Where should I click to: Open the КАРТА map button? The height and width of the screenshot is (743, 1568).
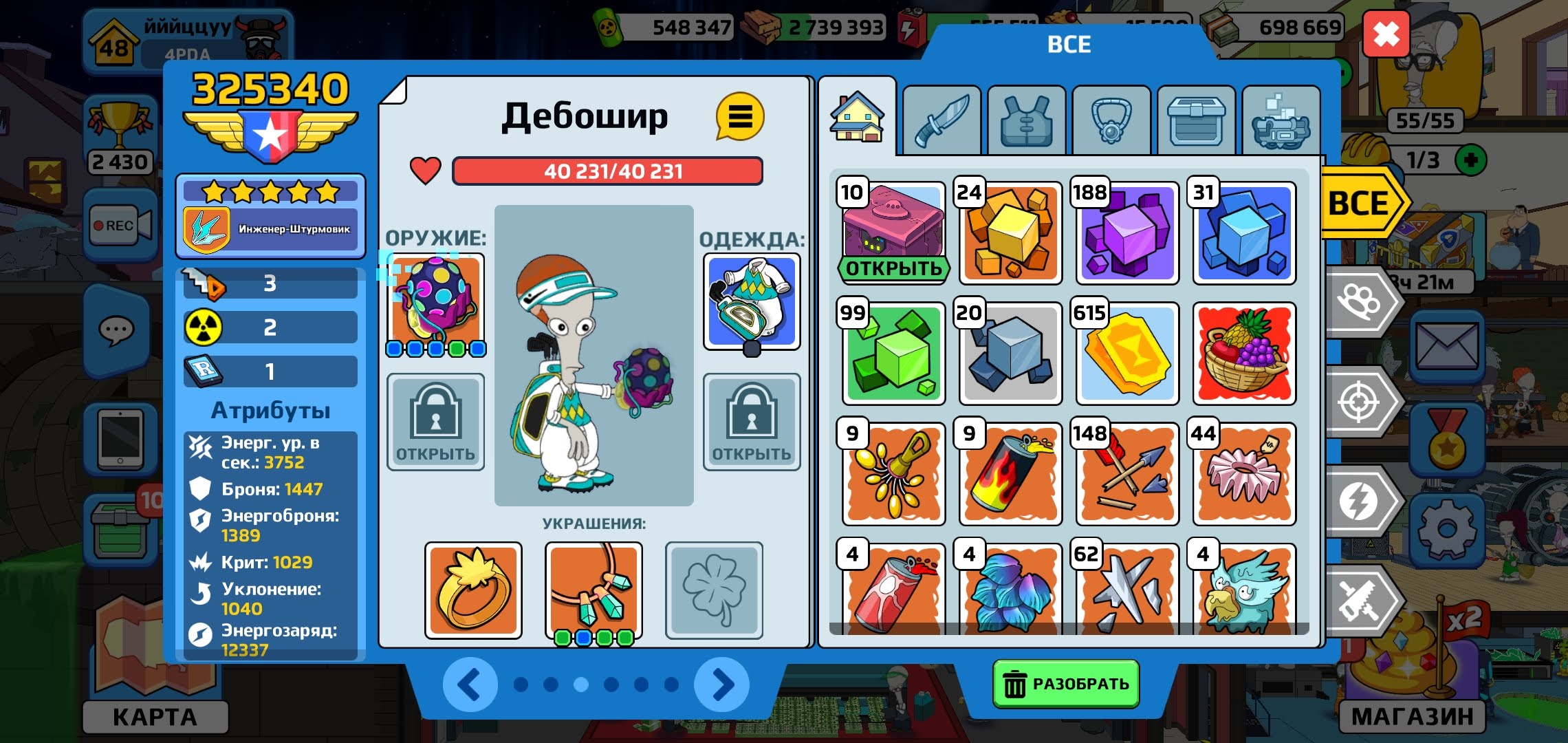(155, 716)
